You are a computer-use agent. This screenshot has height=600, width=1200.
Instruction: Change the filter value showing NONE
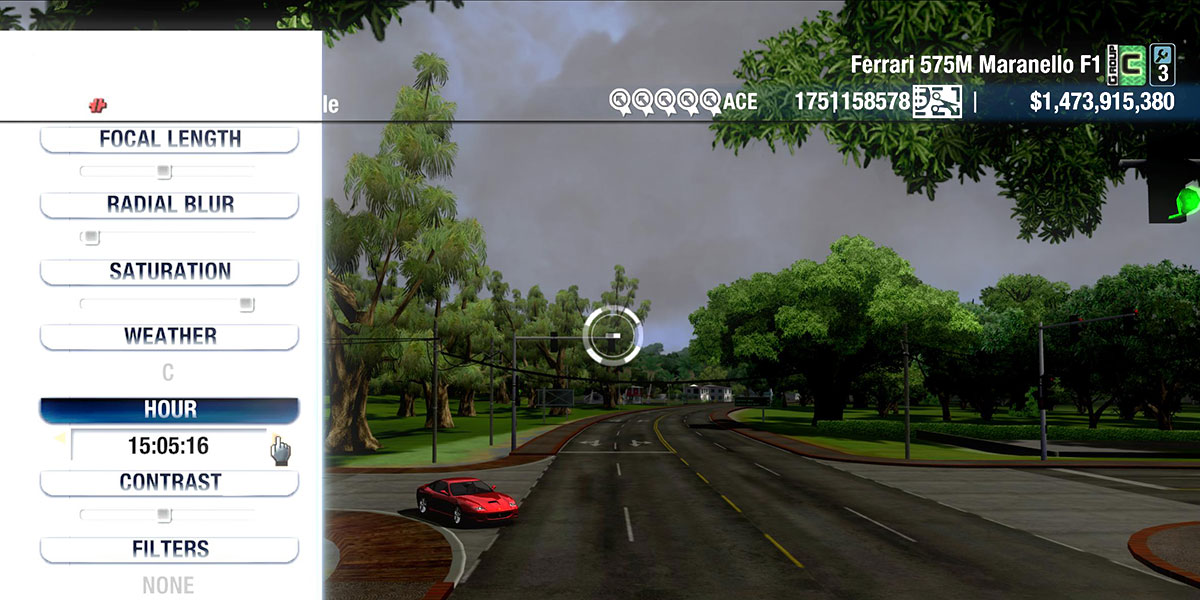[x=168, y=585]
